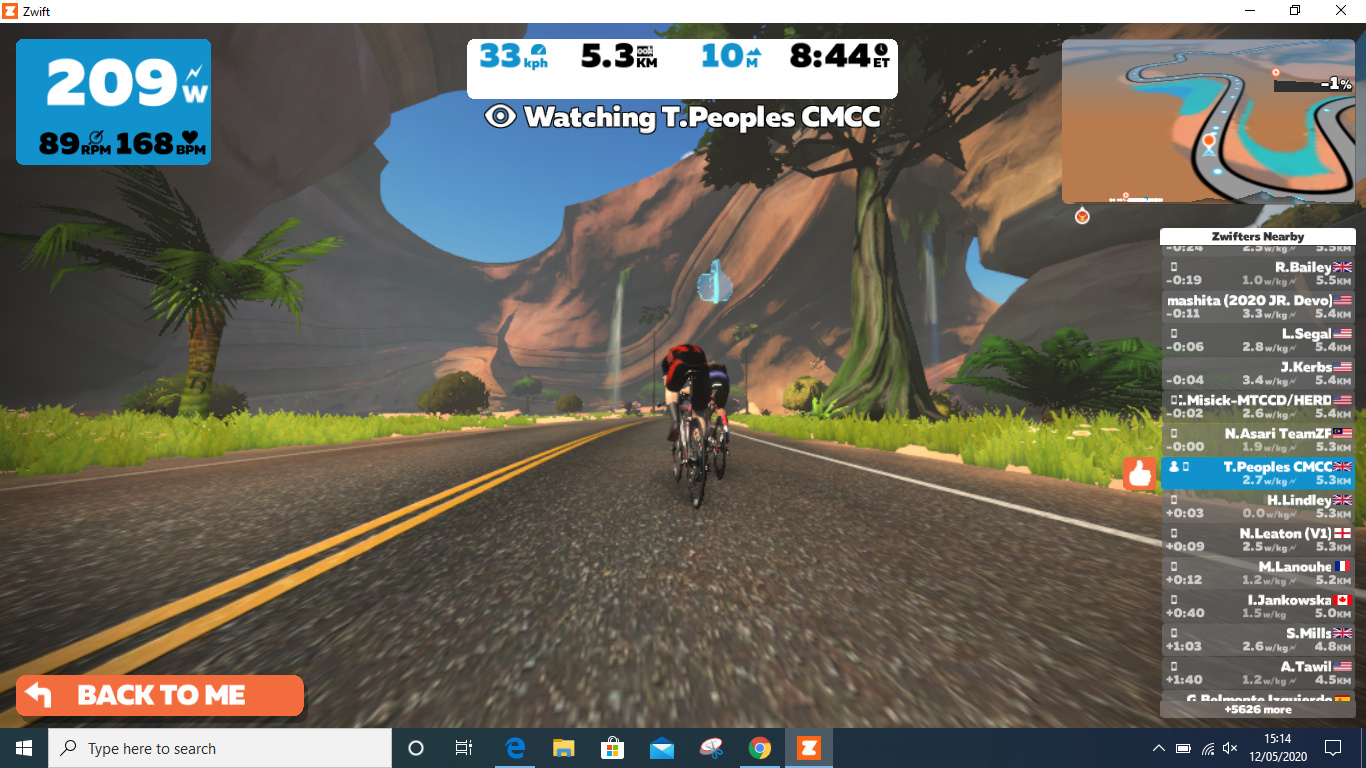Minimize the Zwift window

1249,10
